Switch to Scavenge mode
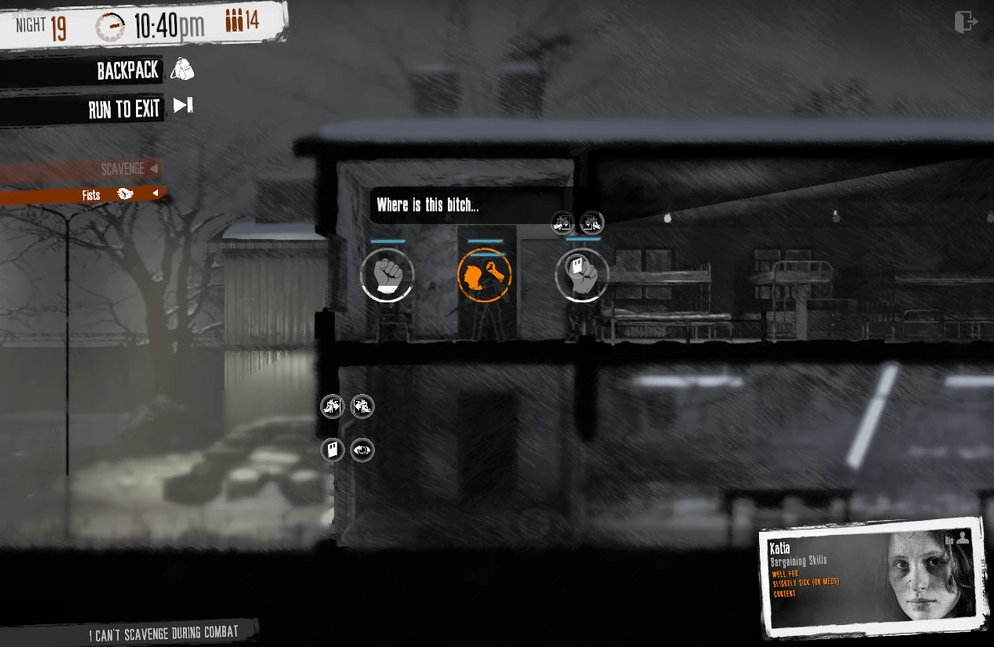This screenshot has height=647, width=994. (x=123, y=169)
